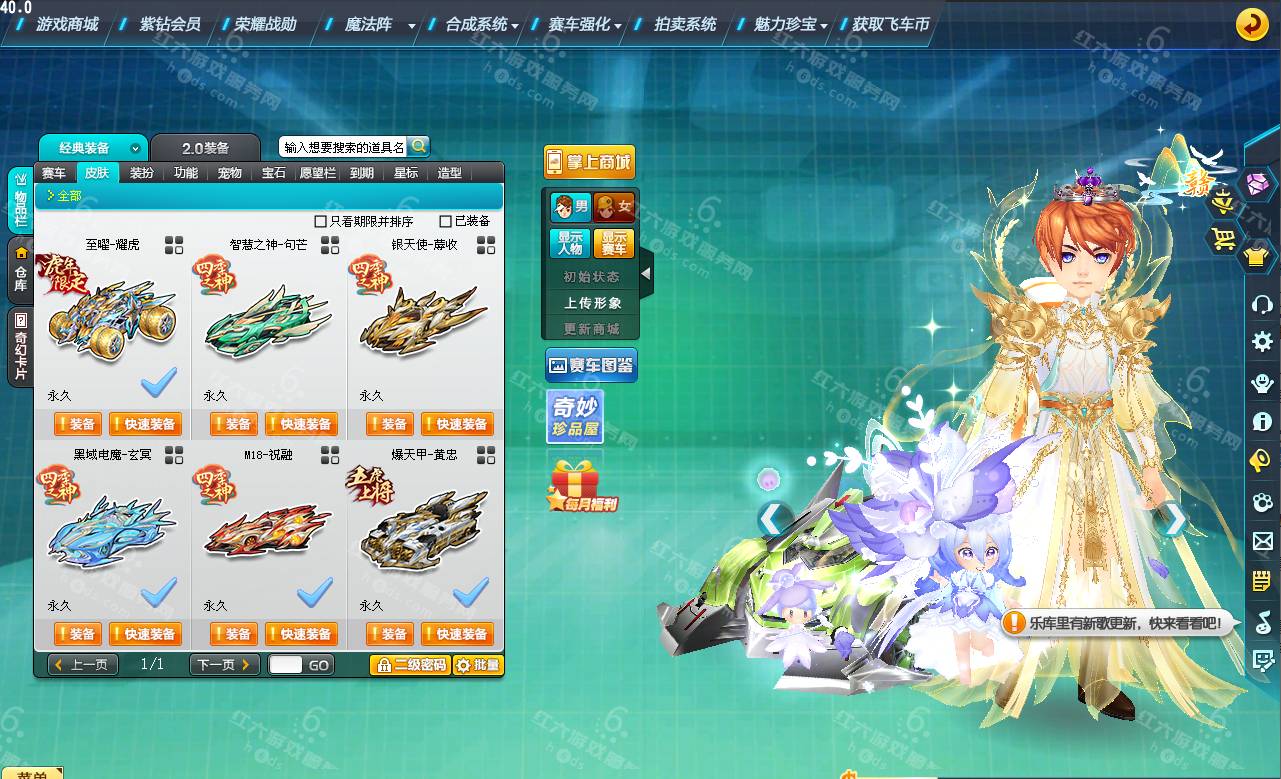Viewport: 1281px width, 779px height.
Task: Switch to the 2.0装备 tab
Action: pyautogui.click(x=205, y=148)
